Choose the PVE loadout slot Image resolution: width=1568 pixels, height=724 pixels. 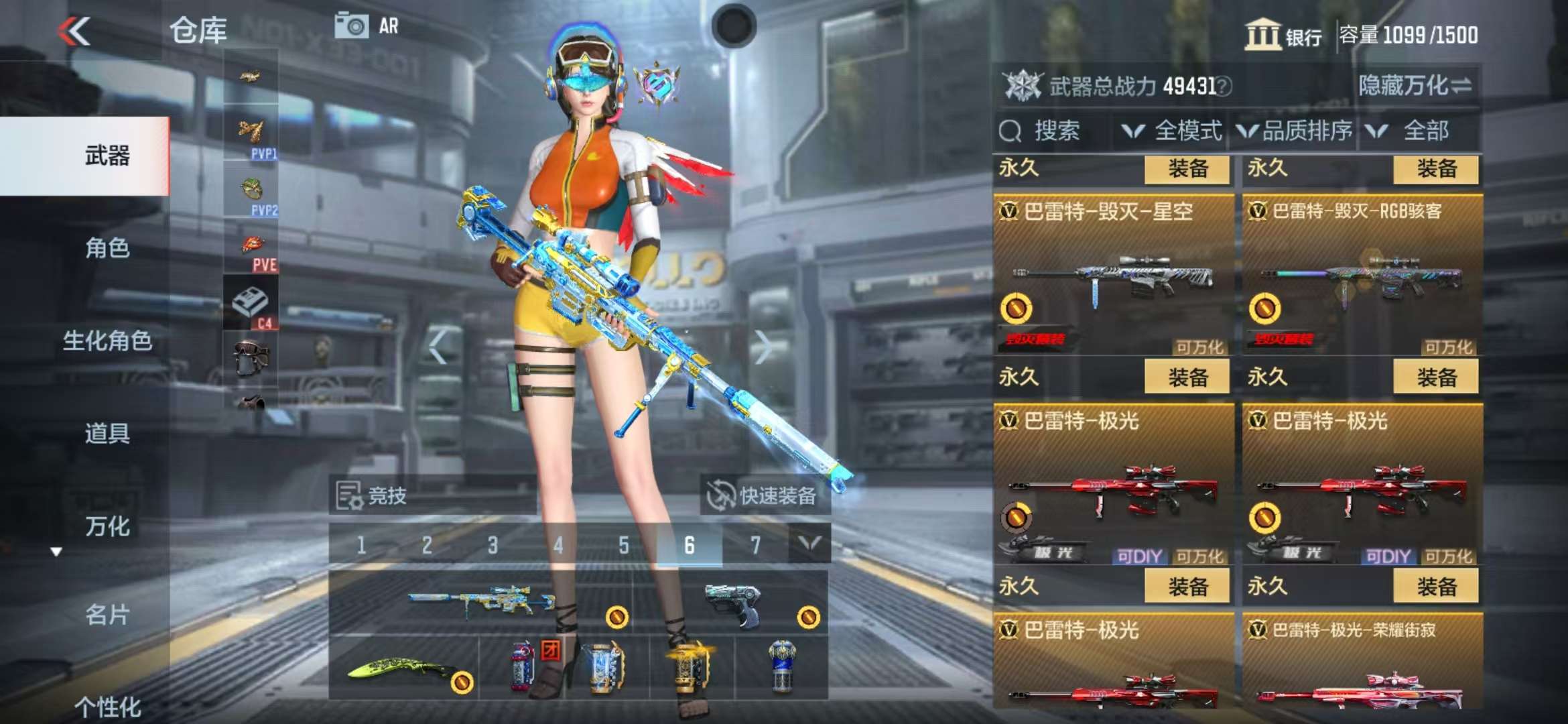[x=251, y=249]
